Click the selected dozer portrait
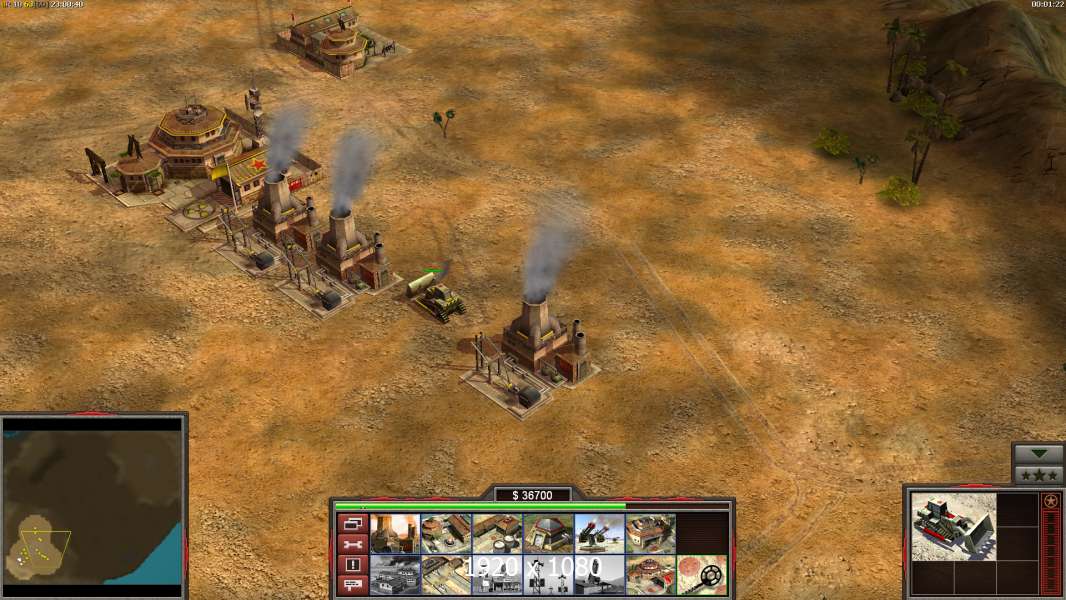Screen dimensions: 1066x600 coord(953,526)
